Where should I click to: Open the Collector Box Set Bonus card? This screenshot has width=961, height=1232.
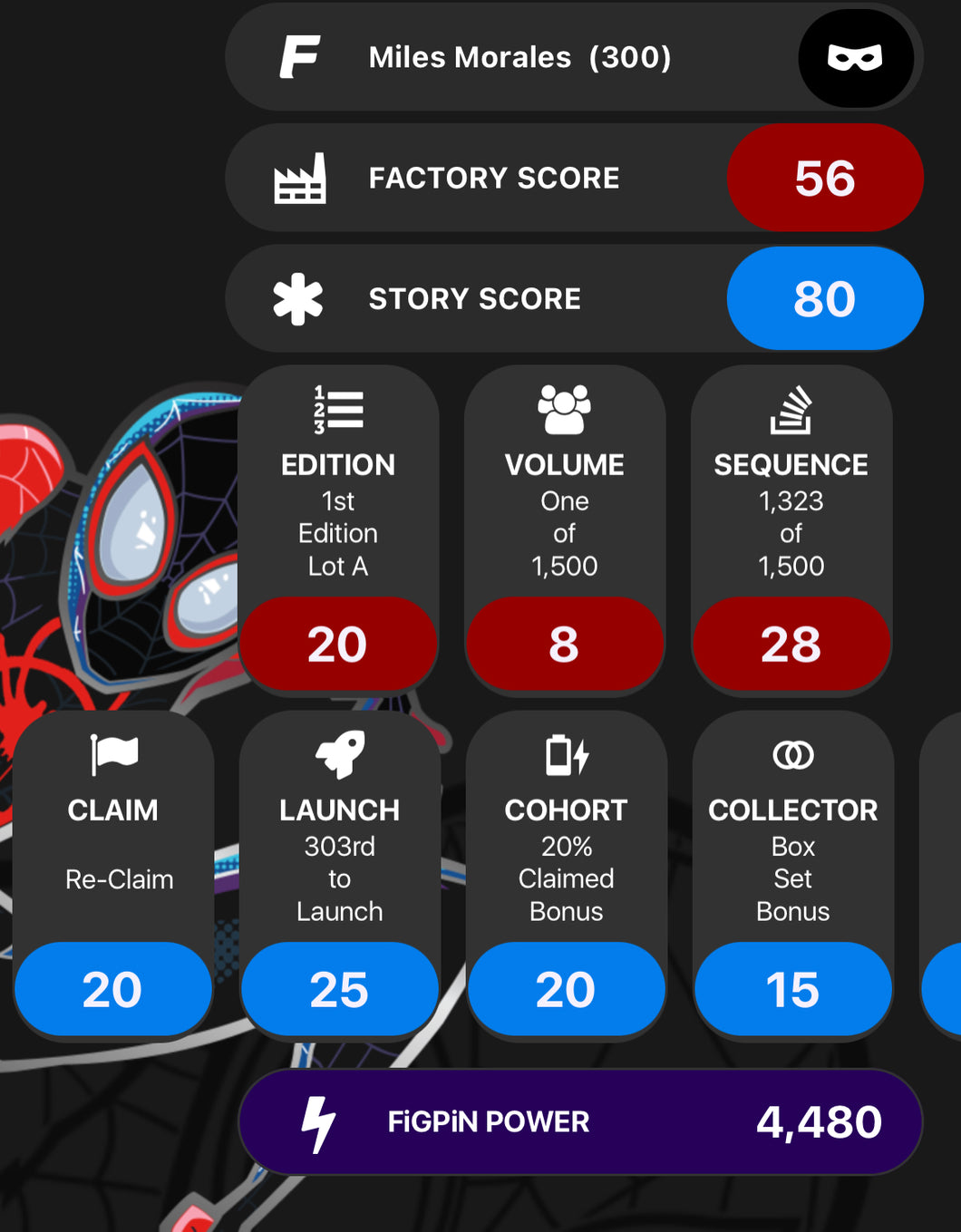pyautogui.click(x=793, y=873)
